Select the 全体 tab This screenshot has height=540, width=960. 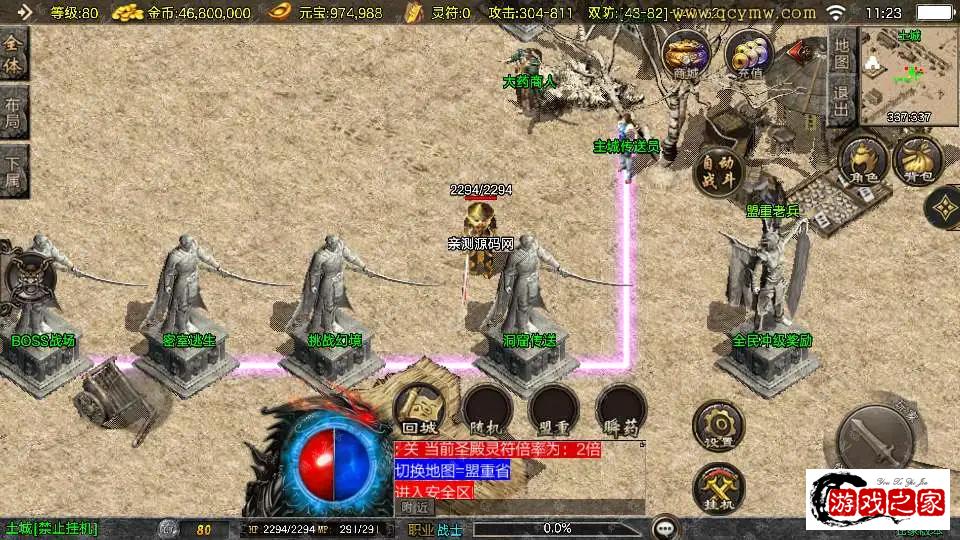(x=13, y=55)
